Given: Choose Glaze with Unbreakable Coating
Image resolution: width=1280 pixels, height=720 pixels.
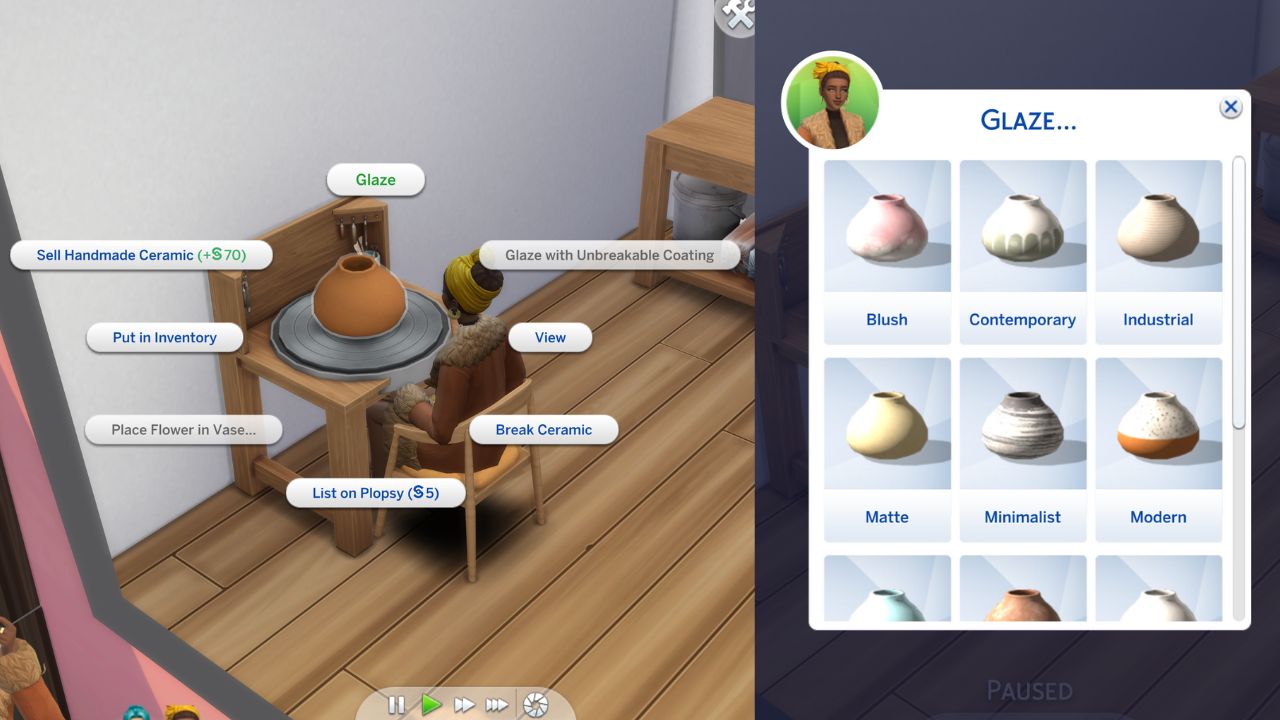Looking at the screenshot, I should pyautogui.click(x=609, y=255).
